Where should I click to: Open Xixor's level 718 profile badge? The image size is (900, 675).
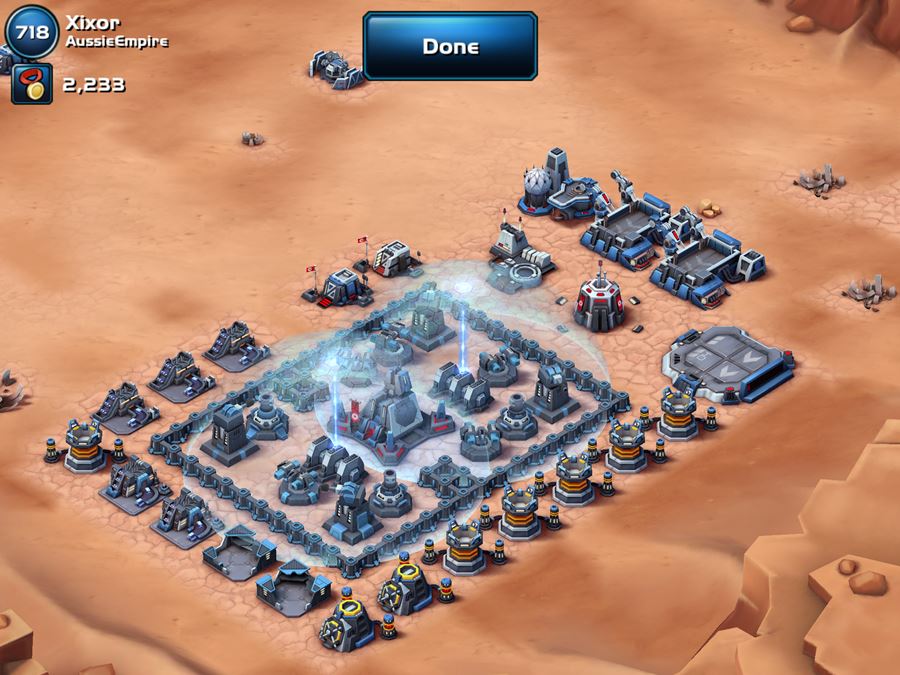click(30, 31)
